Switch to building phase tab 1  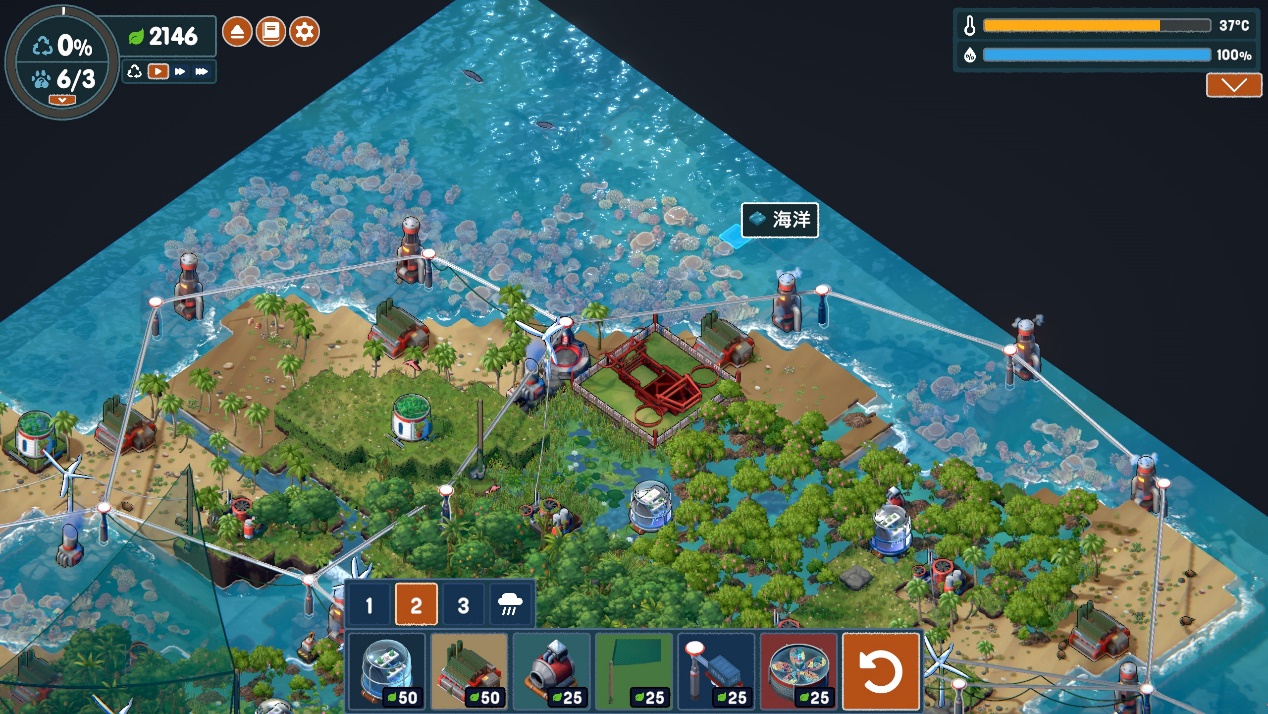point(369,605)
